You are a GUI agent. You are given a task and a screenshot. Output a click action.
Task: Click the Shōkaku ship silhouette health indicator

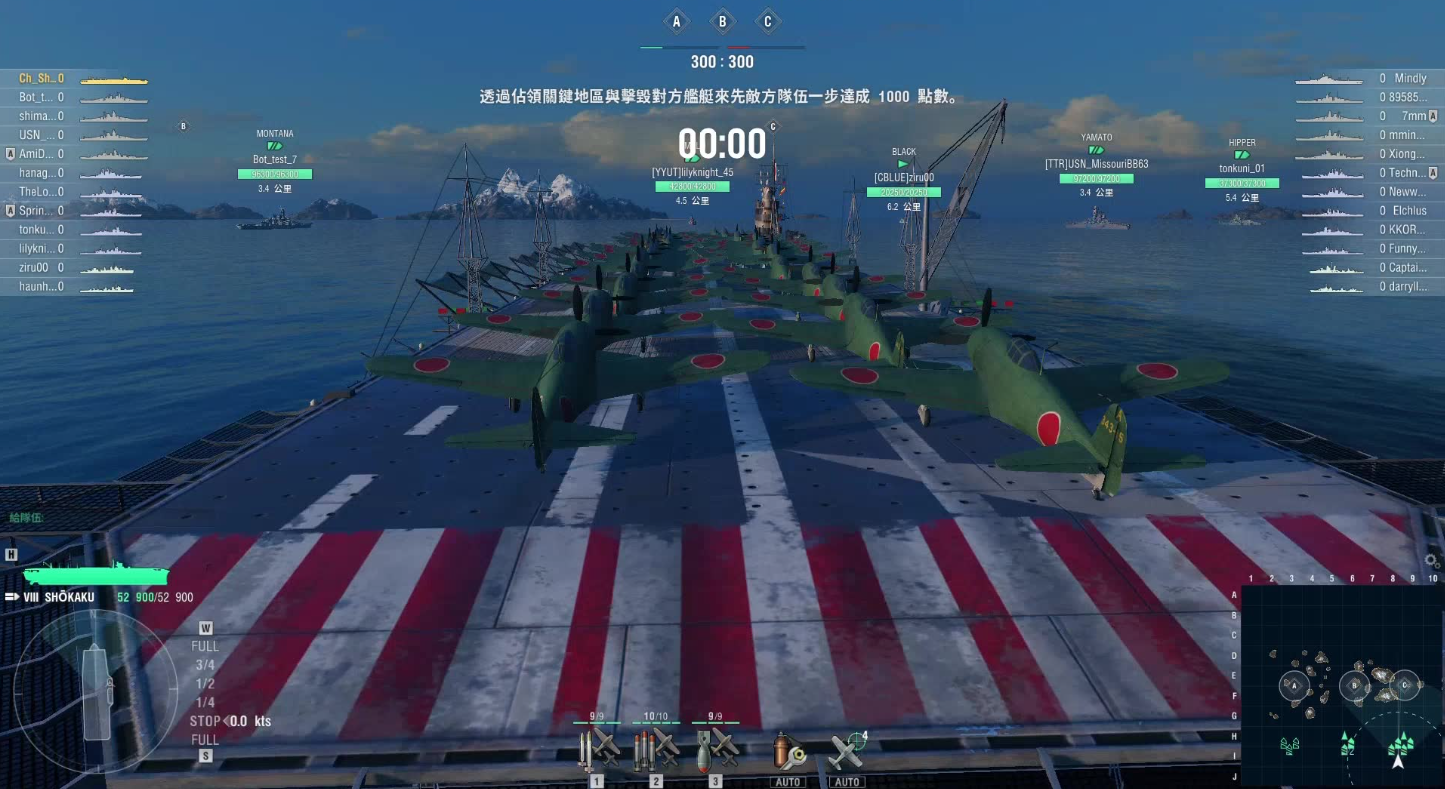[x=95, y=577]
